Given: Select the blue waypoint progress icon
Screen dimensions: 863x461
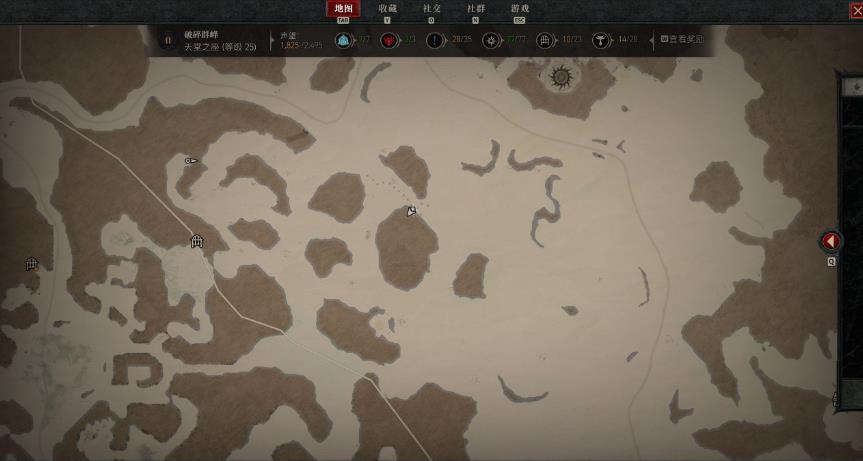Looking at the screenshot, I should [x=343, y=41].
